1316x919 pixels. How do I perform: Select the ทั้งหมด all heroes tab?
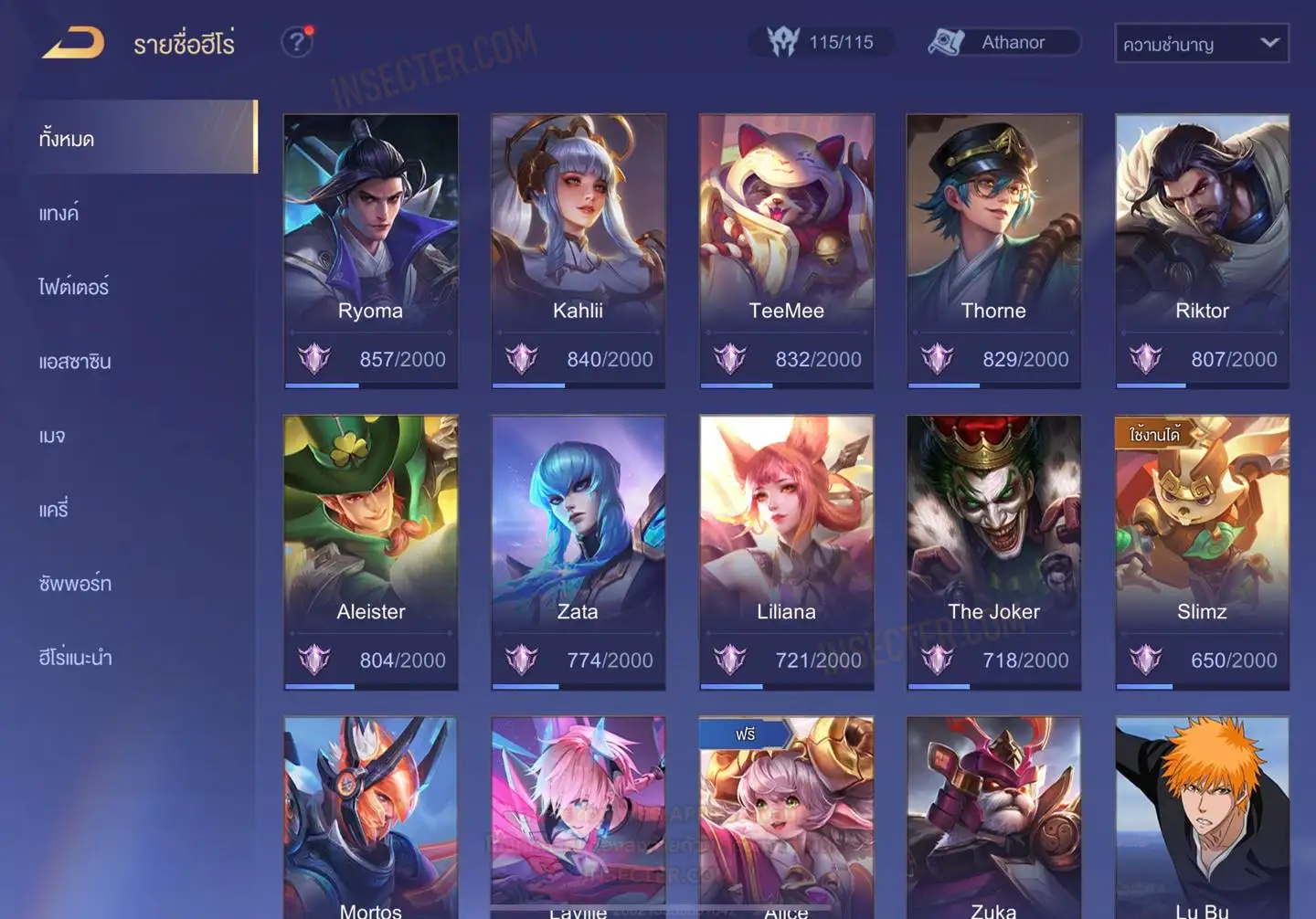pos(67,139)
